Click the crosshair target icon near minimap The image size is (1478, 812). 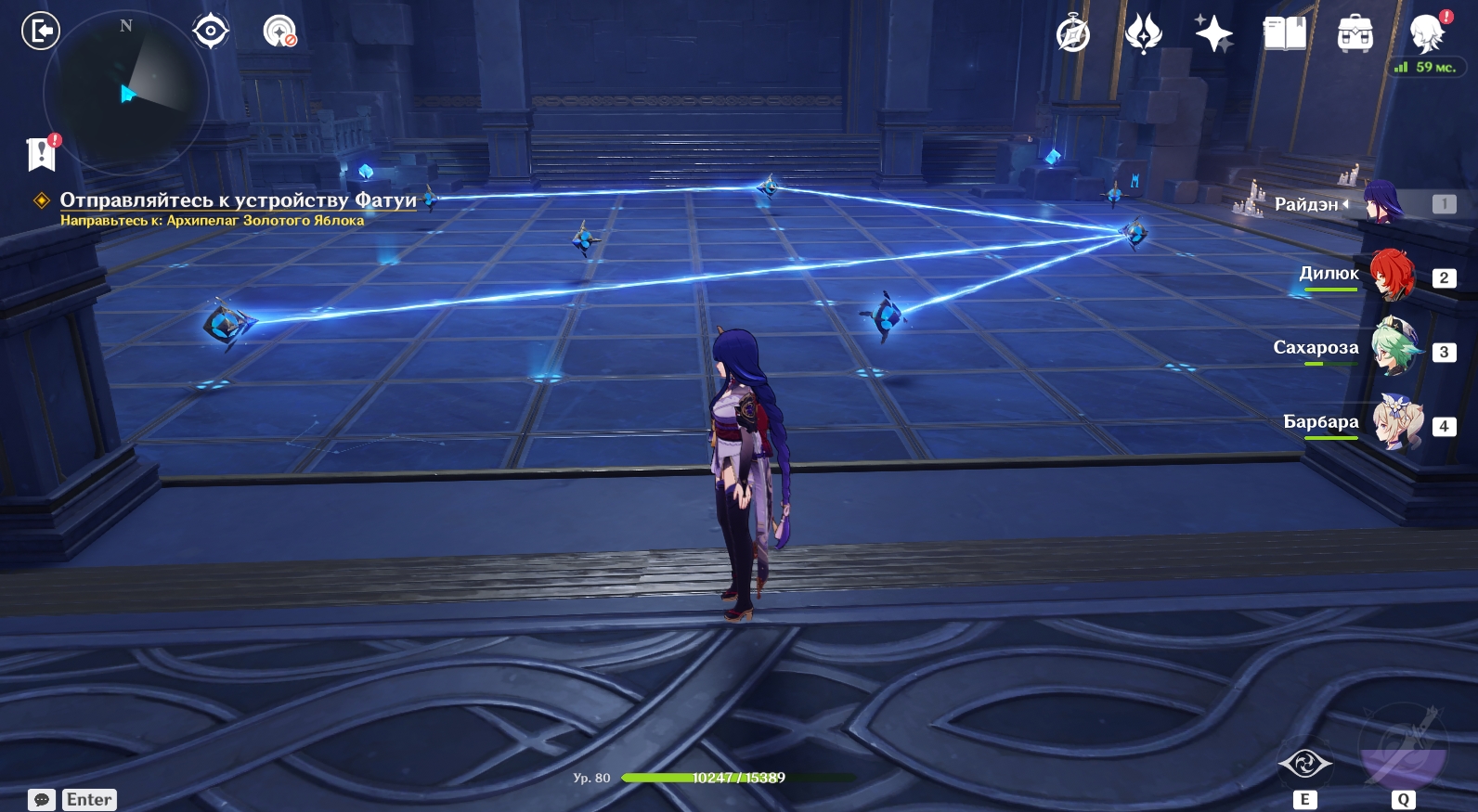tap(211, 32)
